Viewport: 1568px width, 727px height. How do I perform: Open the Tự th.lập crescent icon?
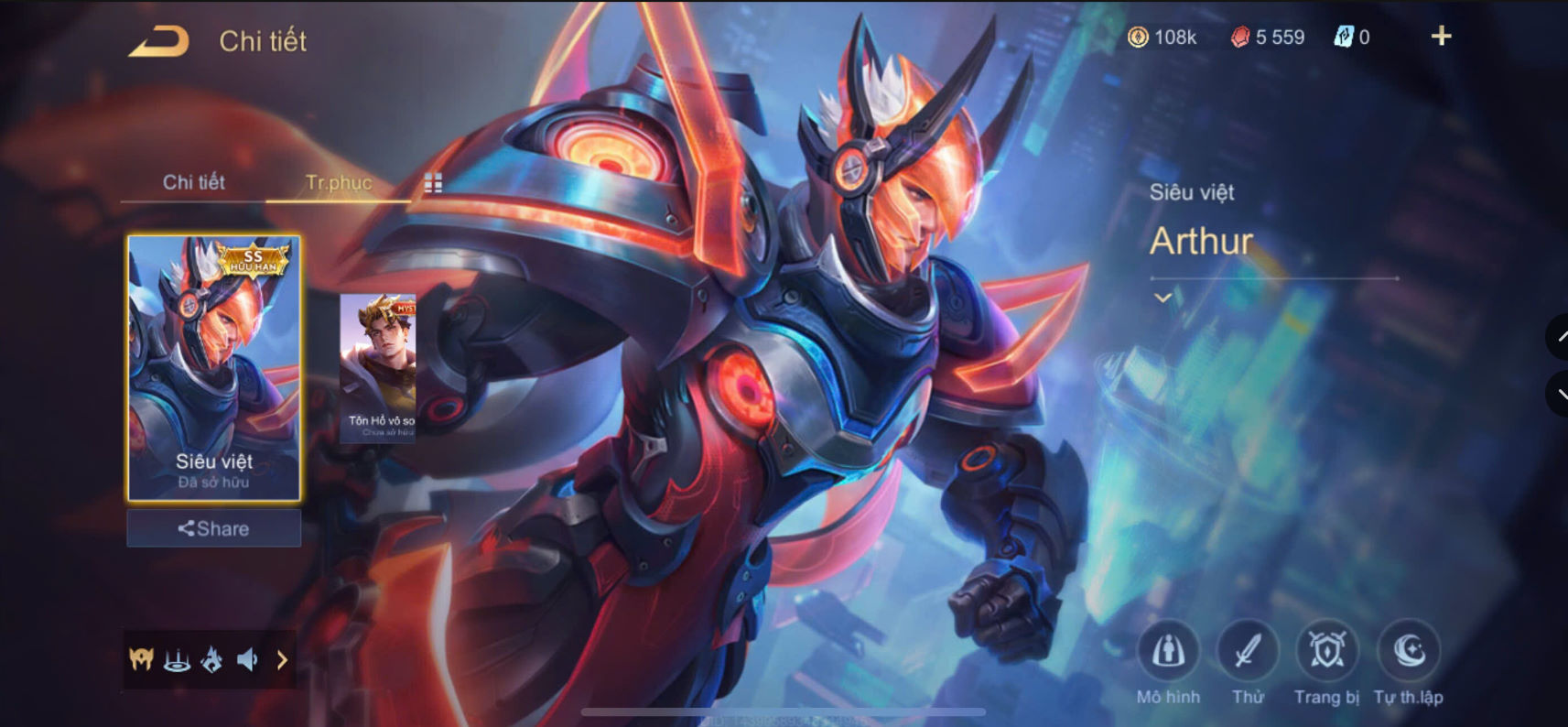point(1407,652)
